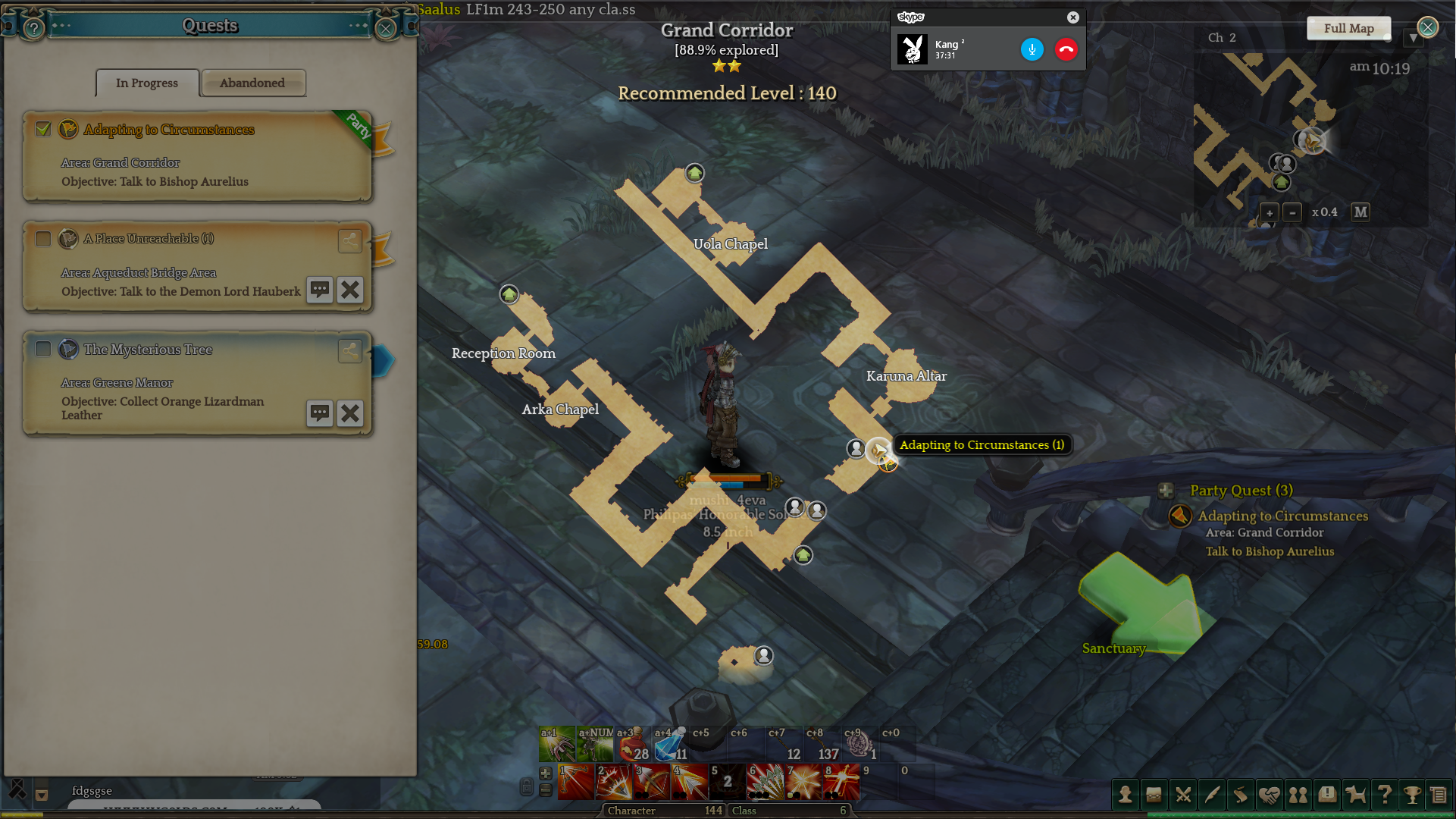Close the Quests window
Screen dimensions: 1456x819
(x=386, y=29)
